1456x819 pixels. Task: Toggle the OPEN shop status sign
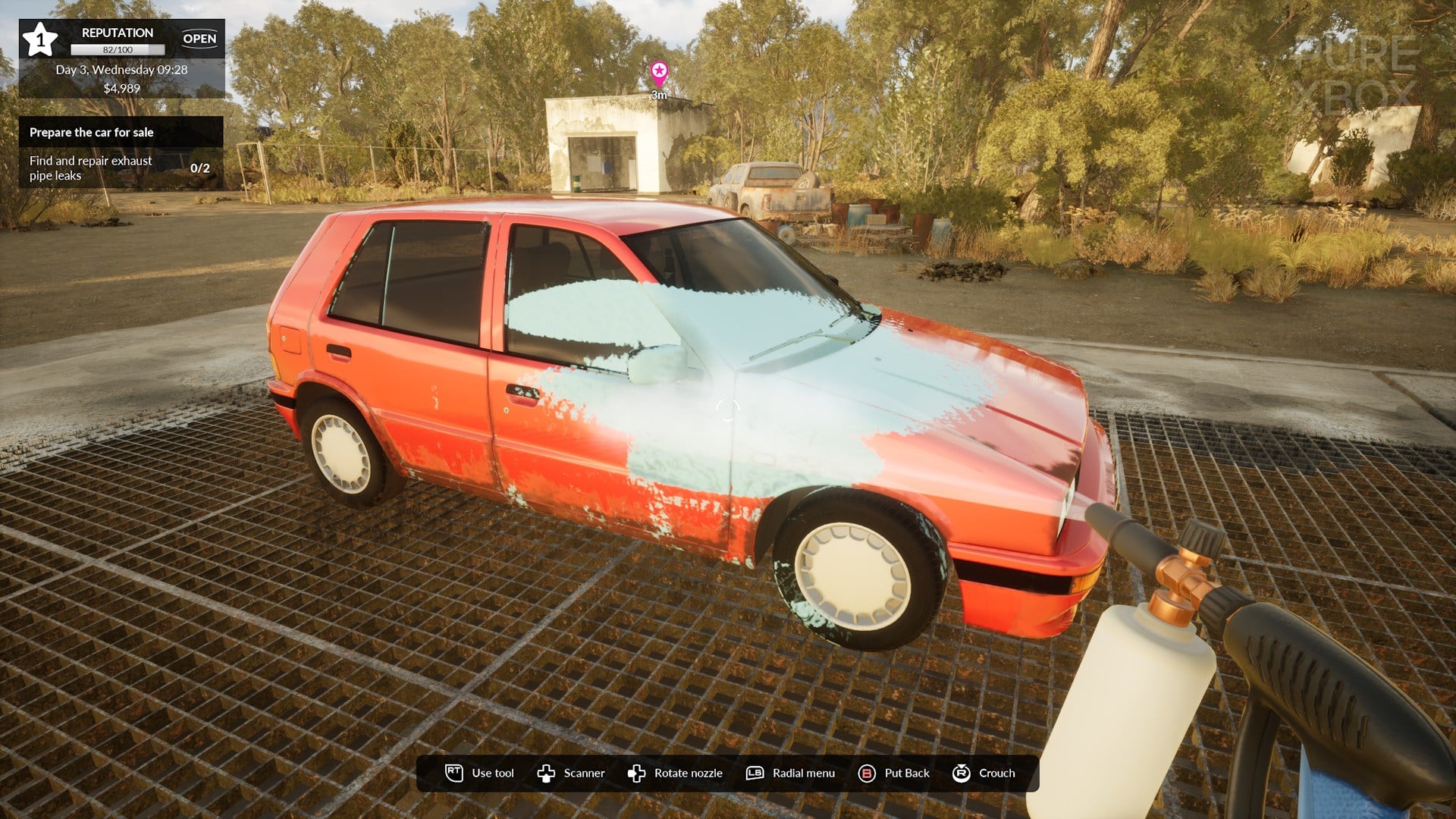pos(199,39)
